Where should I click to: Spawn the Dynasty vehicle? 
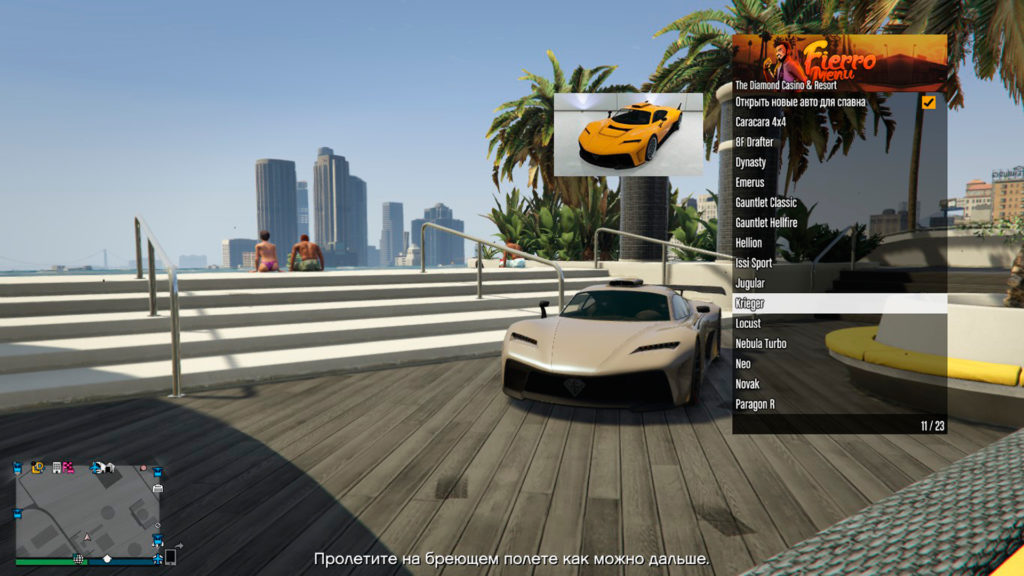751,162
